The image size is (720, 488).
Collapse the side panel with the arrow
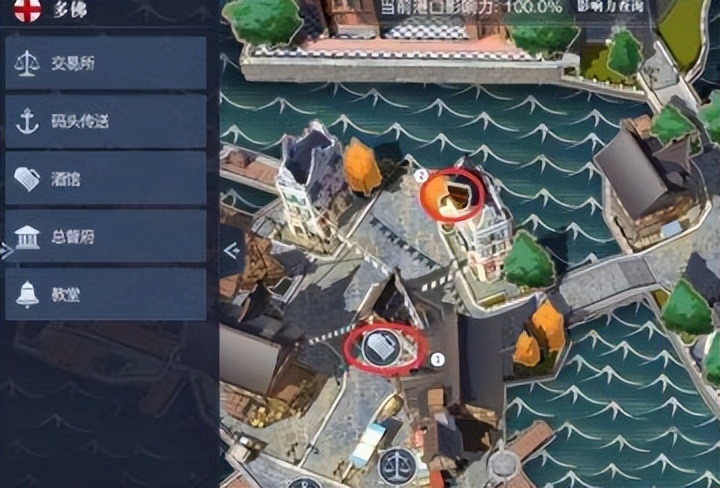(232, 252)
